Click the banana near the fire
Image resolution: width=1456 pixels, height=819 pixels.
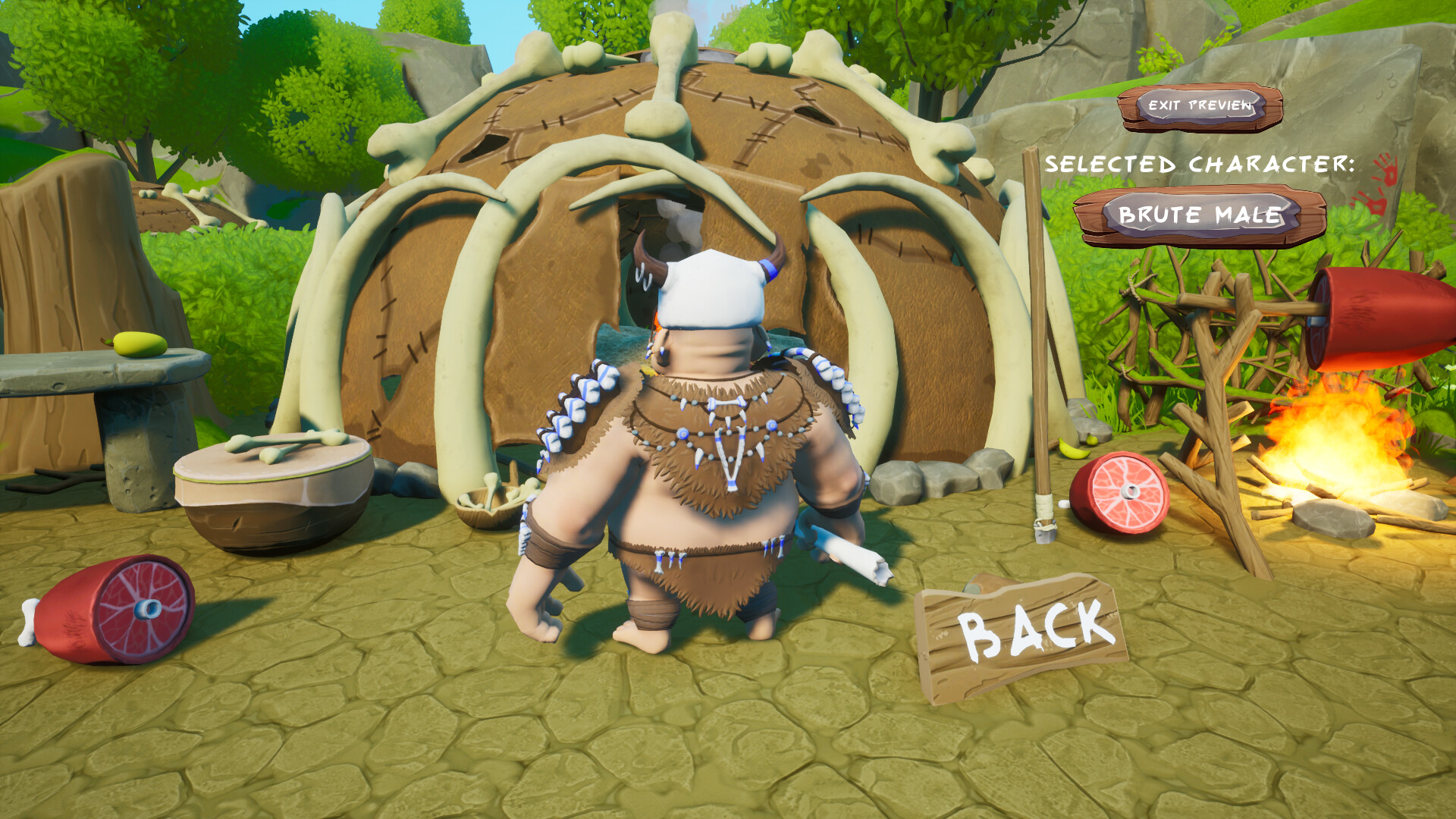(1071, 449)
